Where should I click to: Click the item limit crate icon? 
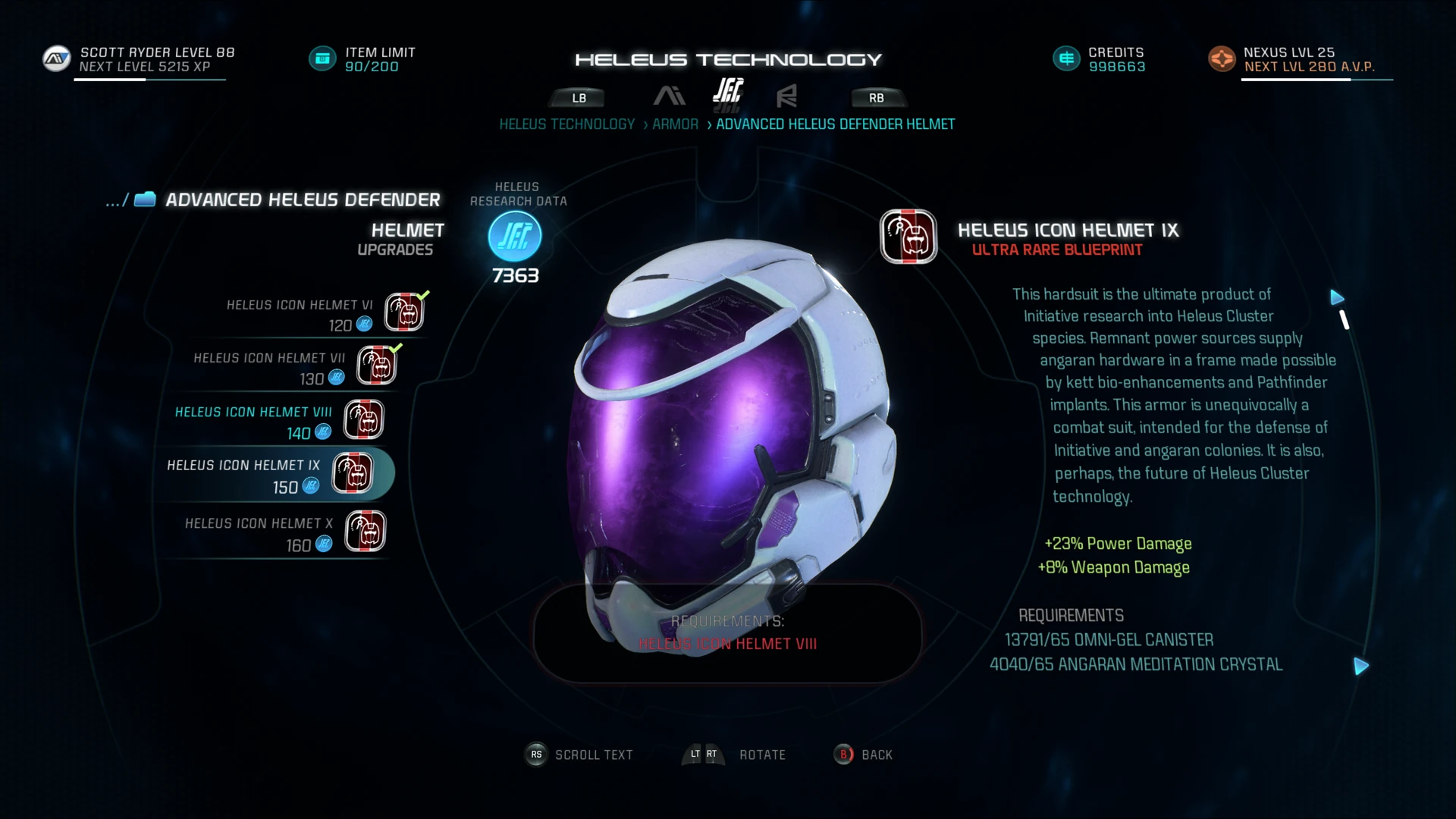[322, 58]
